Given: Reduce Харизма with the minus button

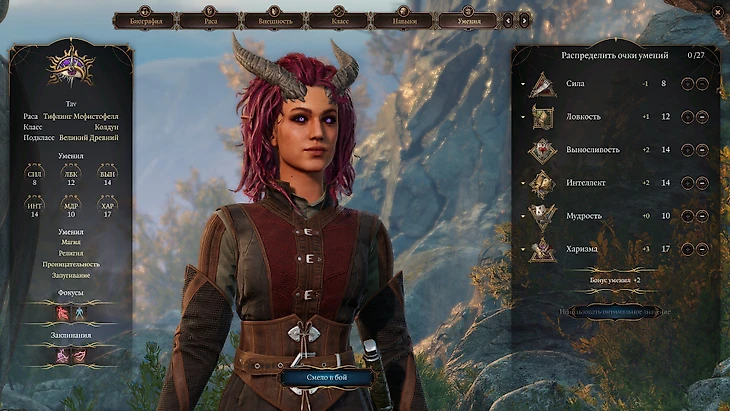Looking at the screenshot, I should click(x=702, y=249).
